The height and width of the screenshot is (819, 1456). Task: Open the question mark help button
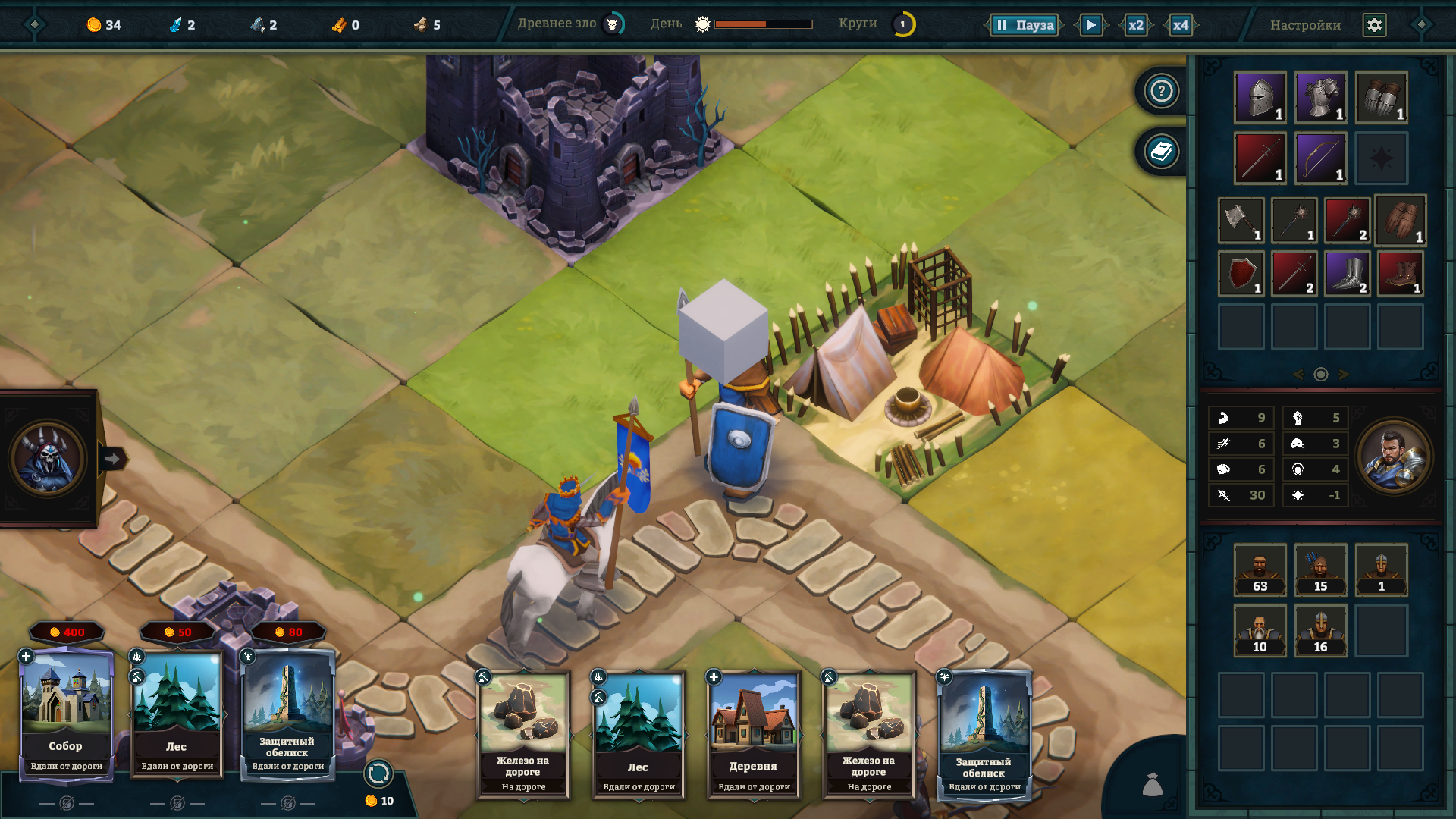1161,91
